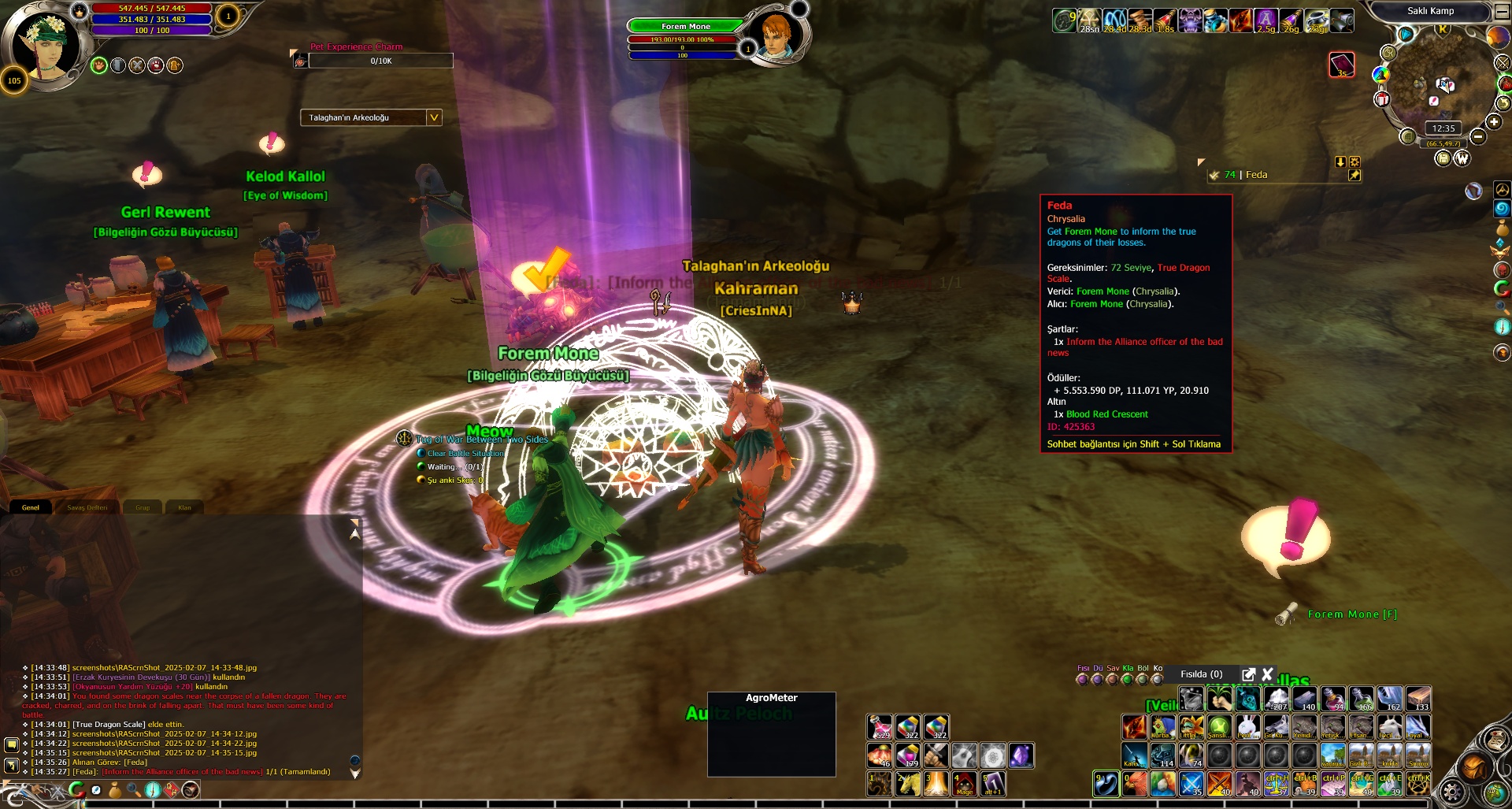Close the Fısılda whisper window
The image size is (1512, 809).
(1267, 674)
